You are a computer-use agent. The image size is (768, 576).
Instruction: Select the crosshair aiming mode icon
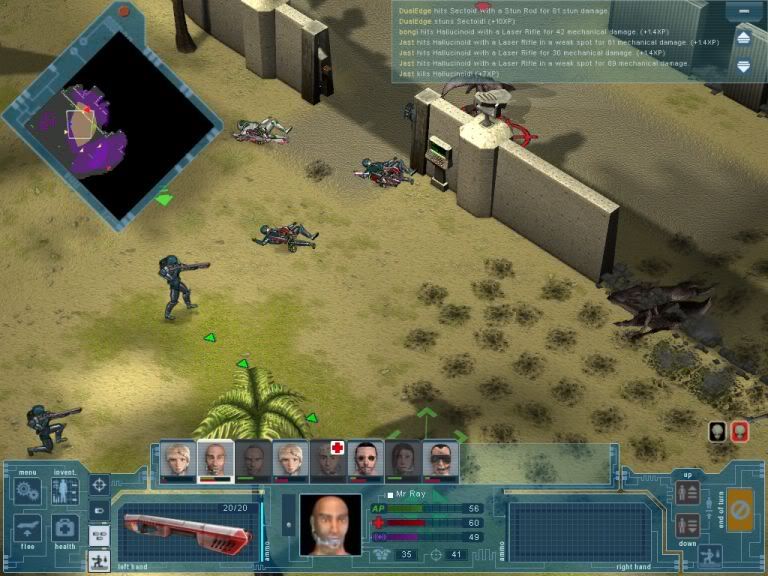(x=99, y=486)
